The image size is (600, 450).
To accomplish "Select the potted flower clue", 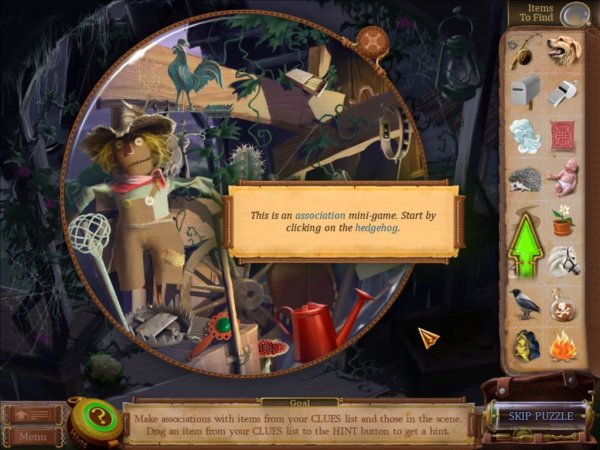I will coord(563,217).
